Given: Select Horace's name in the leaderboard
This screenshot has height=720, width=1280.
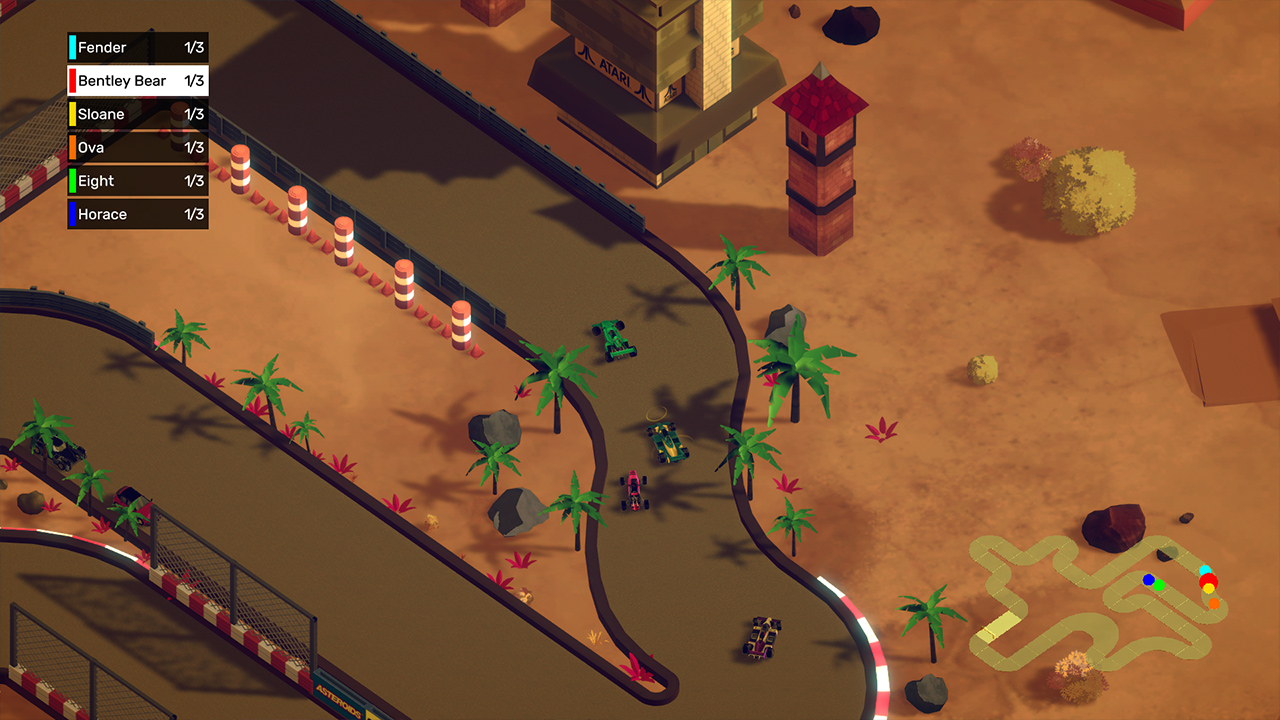Looking at the screenshot, I should point(104,214).
